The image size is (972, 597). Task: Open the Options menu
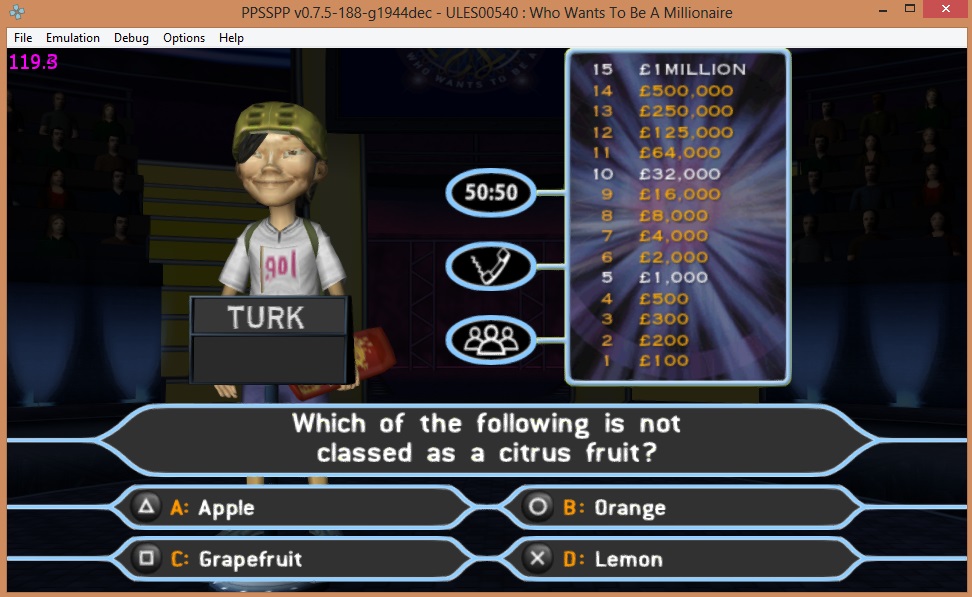tap(184, 38)
